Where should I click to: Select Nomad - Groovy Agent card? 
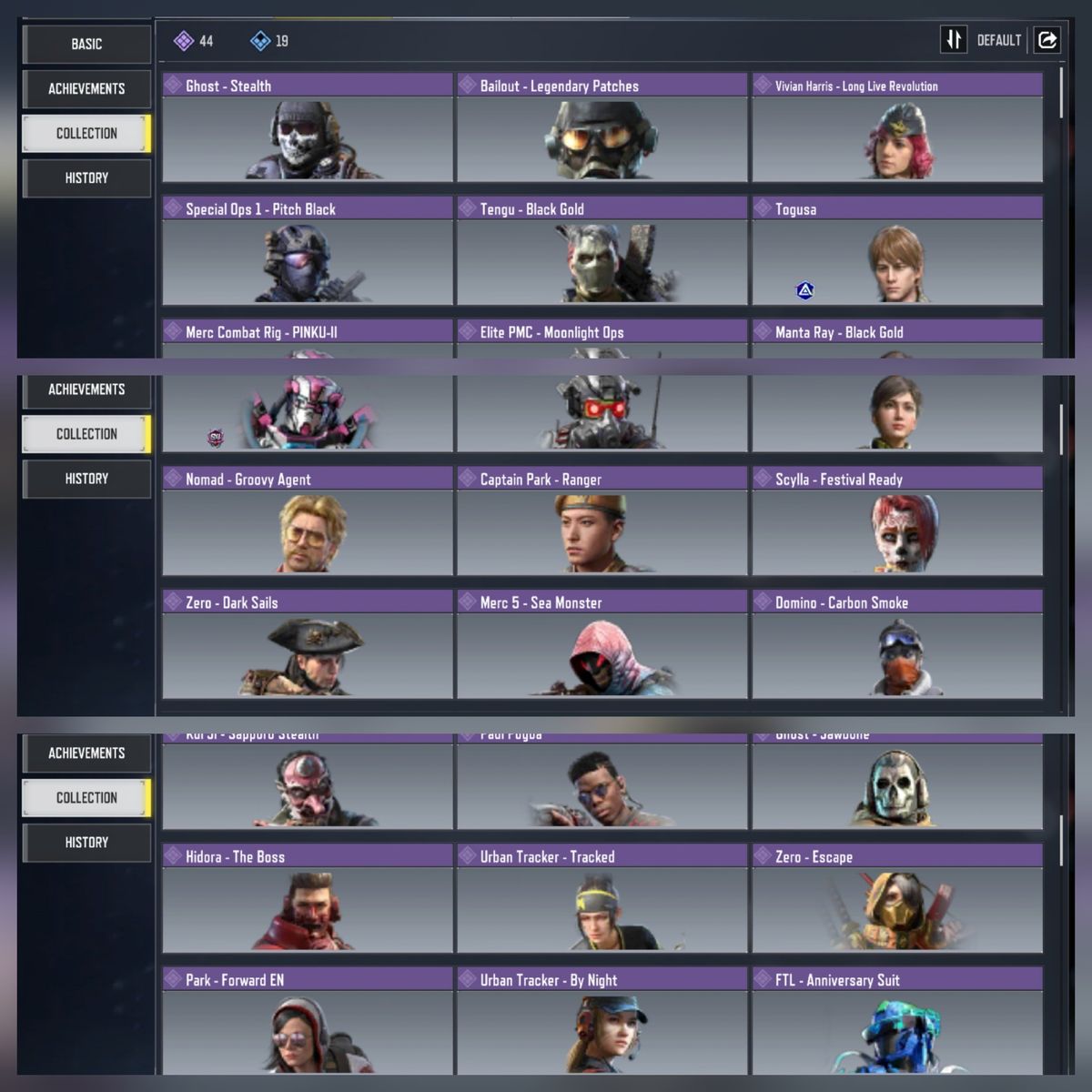tap(308, 521)
